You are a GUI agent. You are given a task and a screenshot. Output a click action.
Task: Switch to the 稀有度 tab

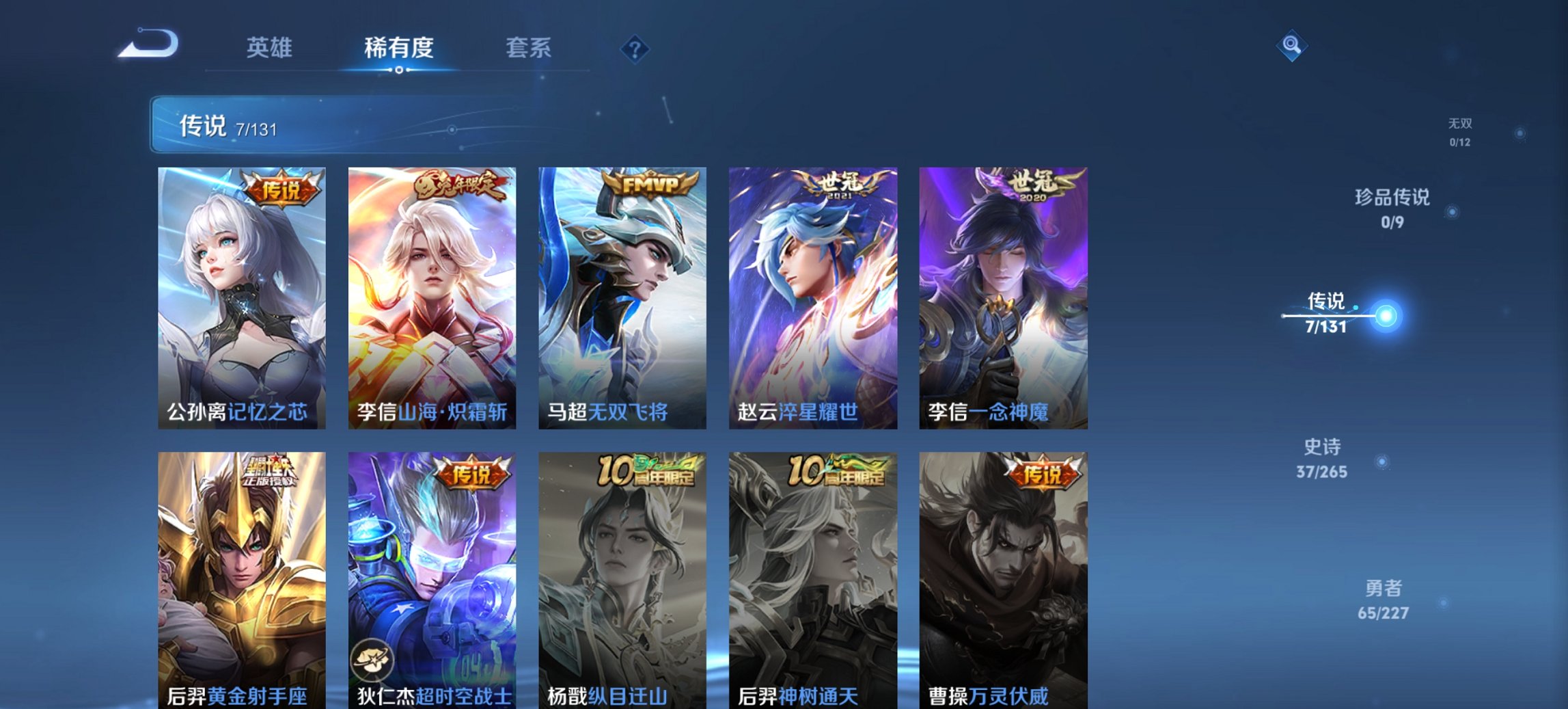pos(399,48)
